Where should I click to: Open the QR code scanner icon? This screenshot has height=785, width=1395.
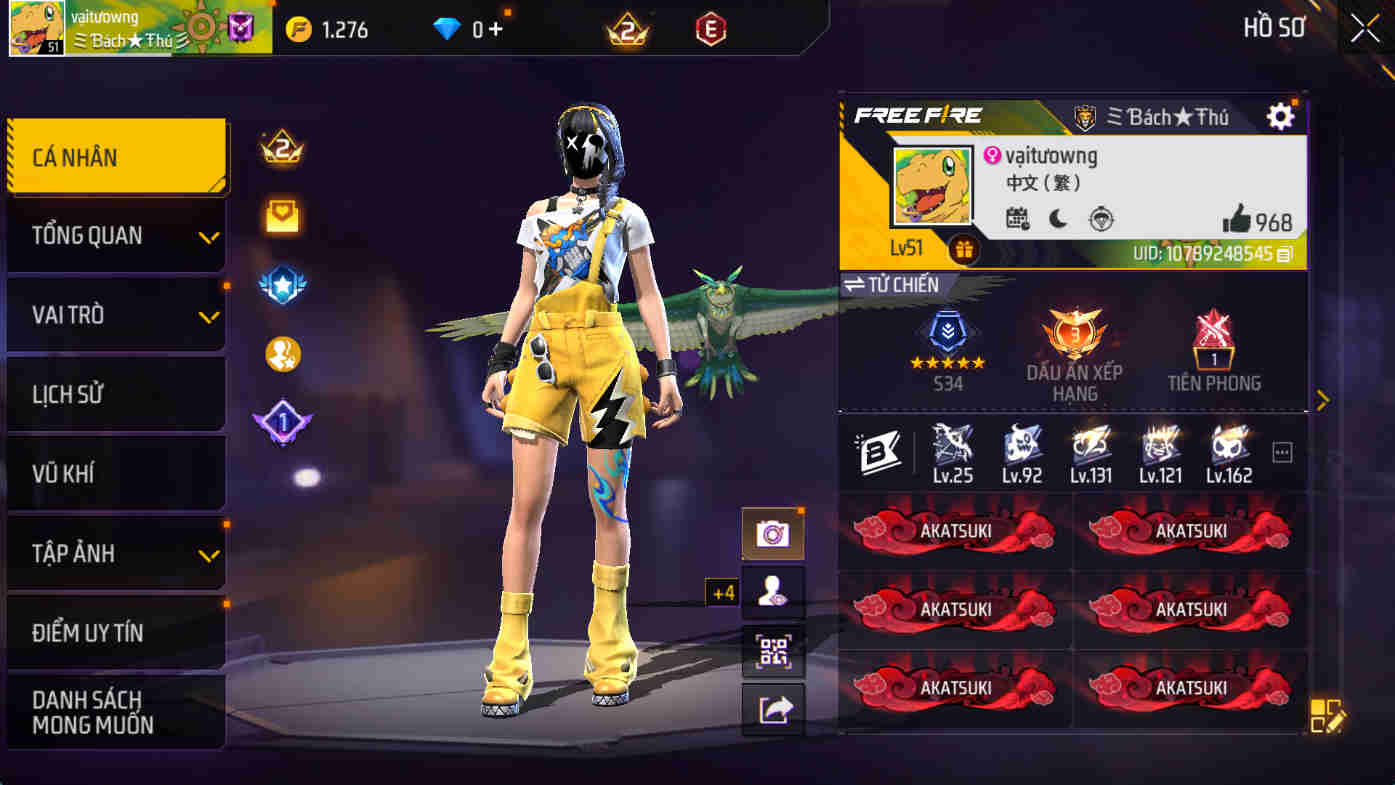pos(773,650)
